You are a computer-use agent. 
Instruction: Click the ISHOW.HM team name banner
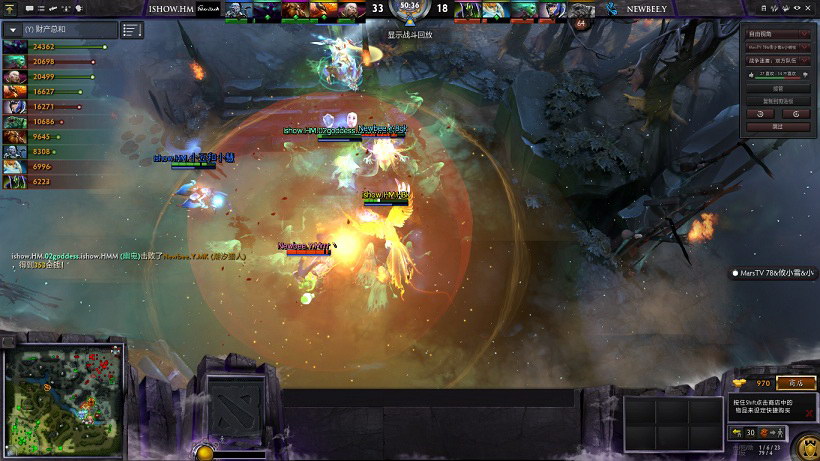[x=170, y=8]
